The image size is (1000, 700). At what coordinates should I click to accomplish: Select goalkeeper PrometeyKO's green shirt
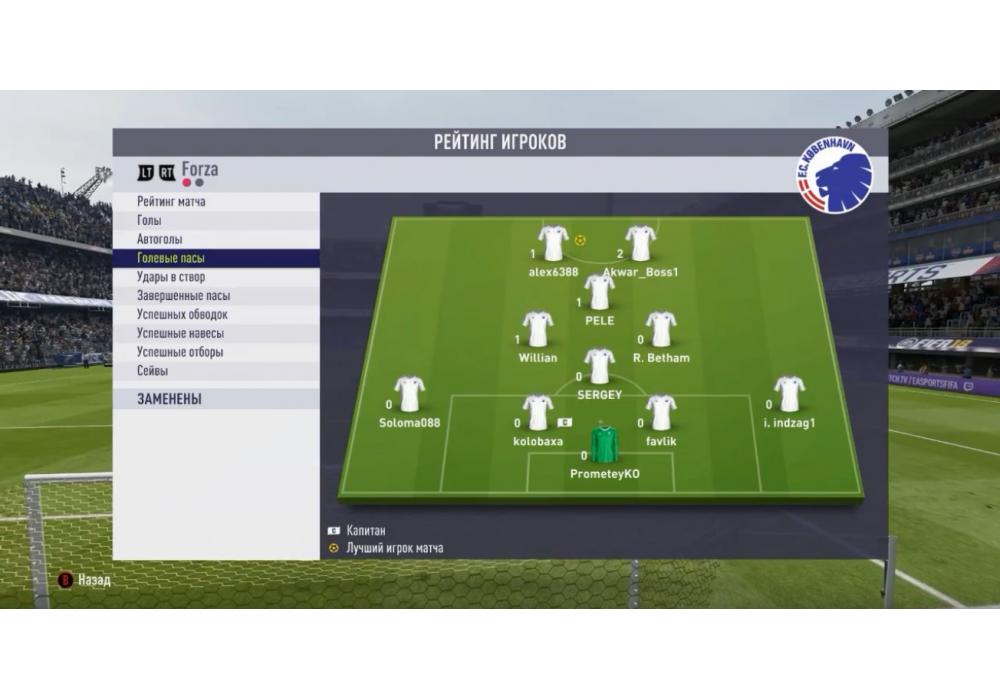click(604, 444)
